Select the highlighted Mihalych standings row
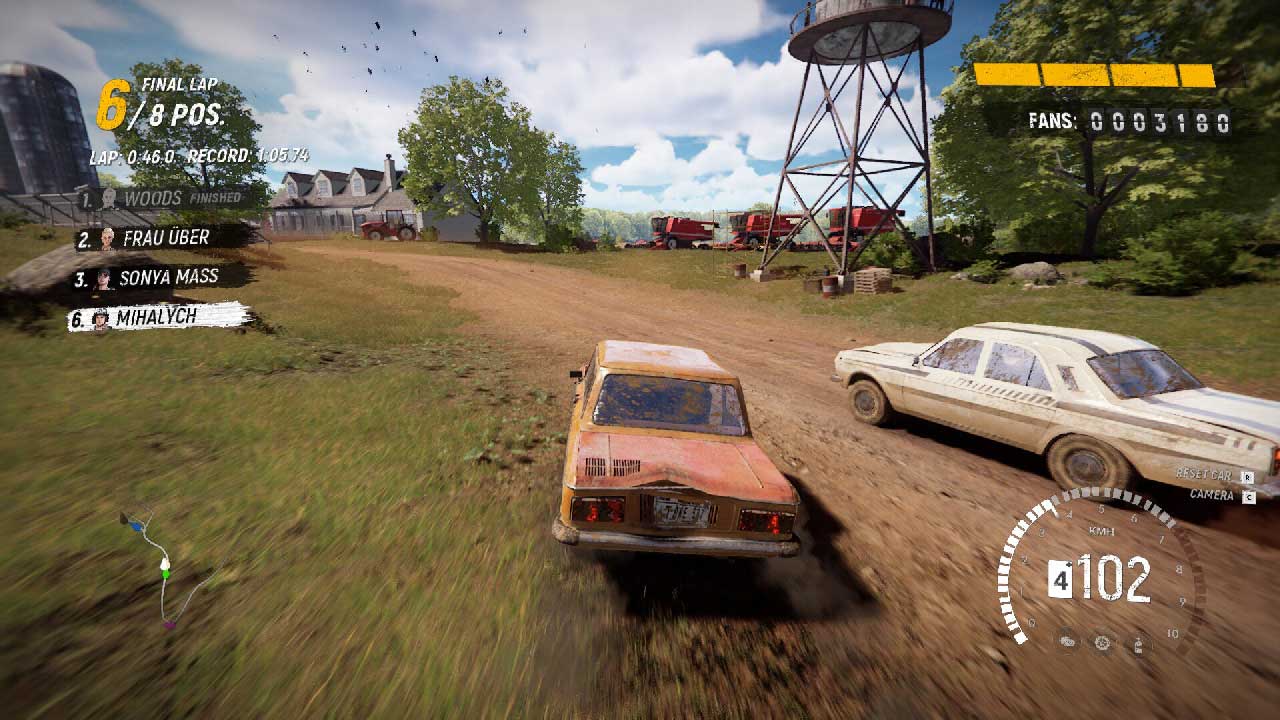This screenshot has height=720, width=1280. pyautogui.click(x=158, y=318)
